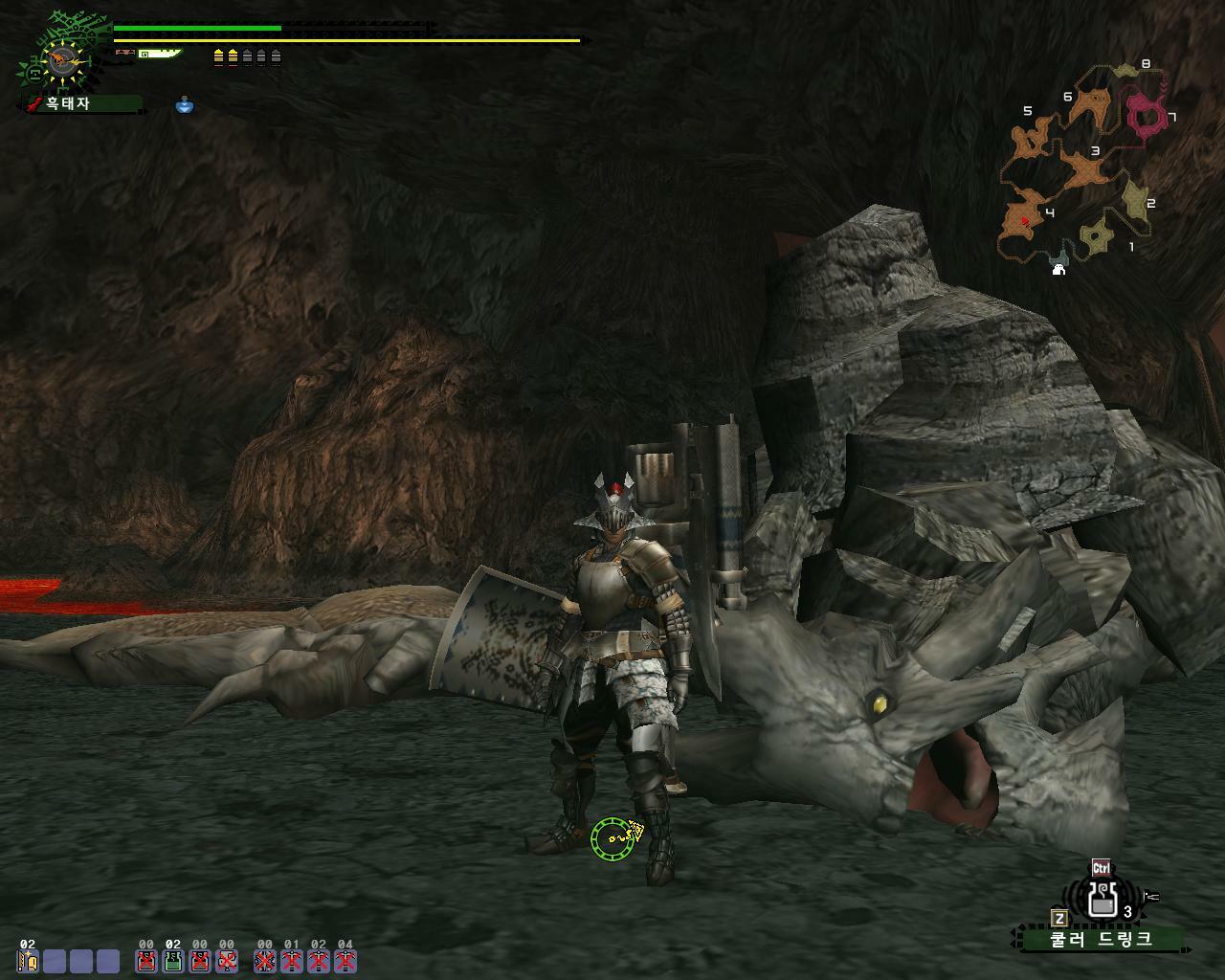
Task: Click the green potion slot with count 02
Action: pyautogui.click(x=173, y=961)
